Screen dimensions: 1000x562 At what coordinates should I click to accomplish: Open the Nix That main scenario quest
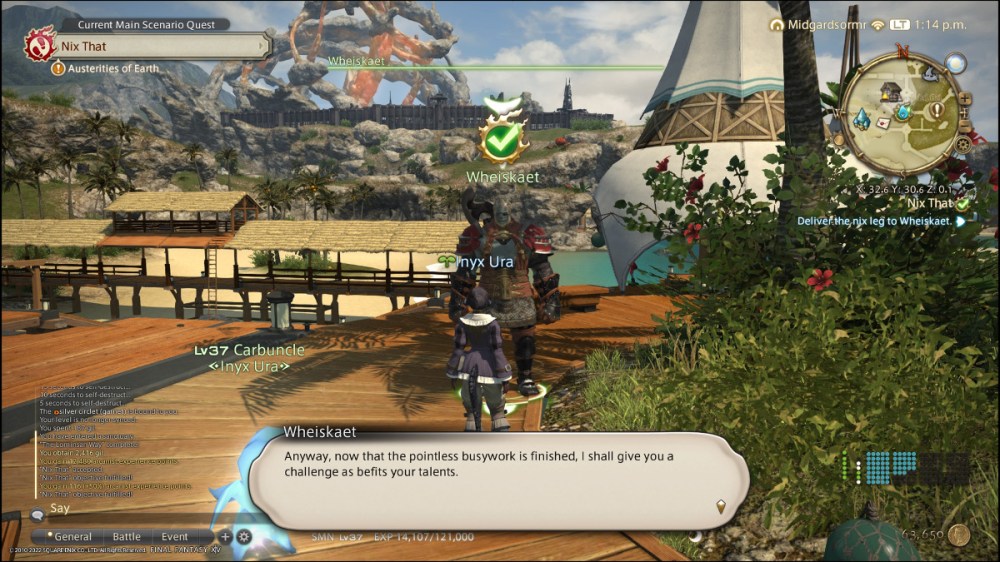click(x=160, y=46)
